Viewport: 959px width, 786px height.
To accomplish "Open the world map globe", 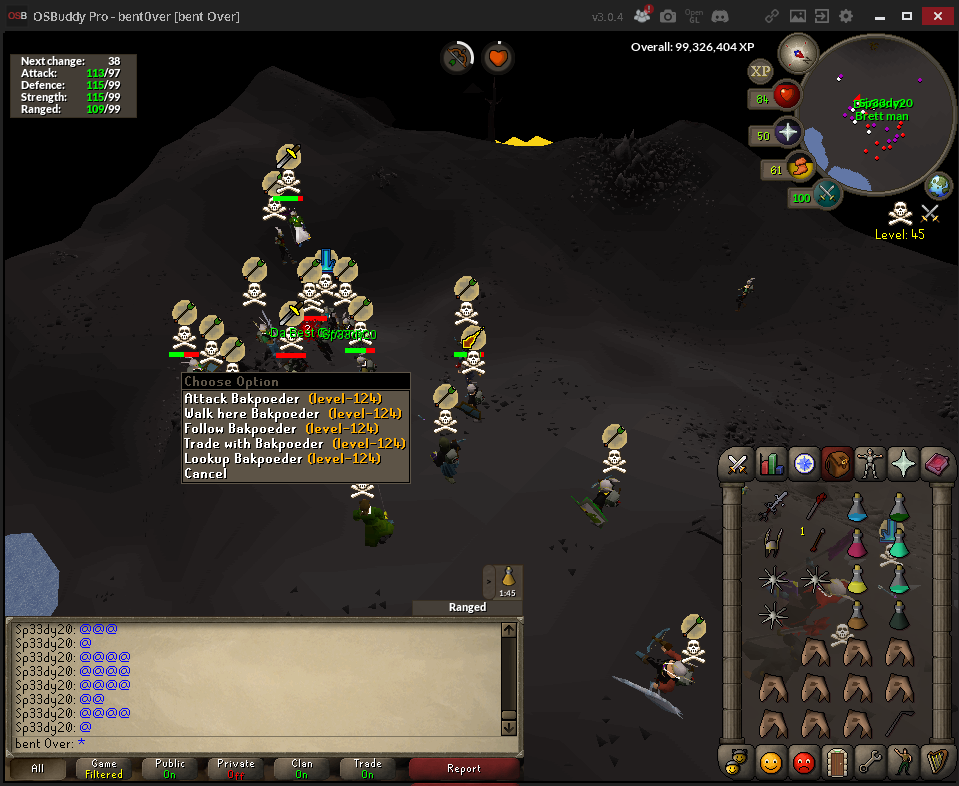I will click(x=939, y=186).
